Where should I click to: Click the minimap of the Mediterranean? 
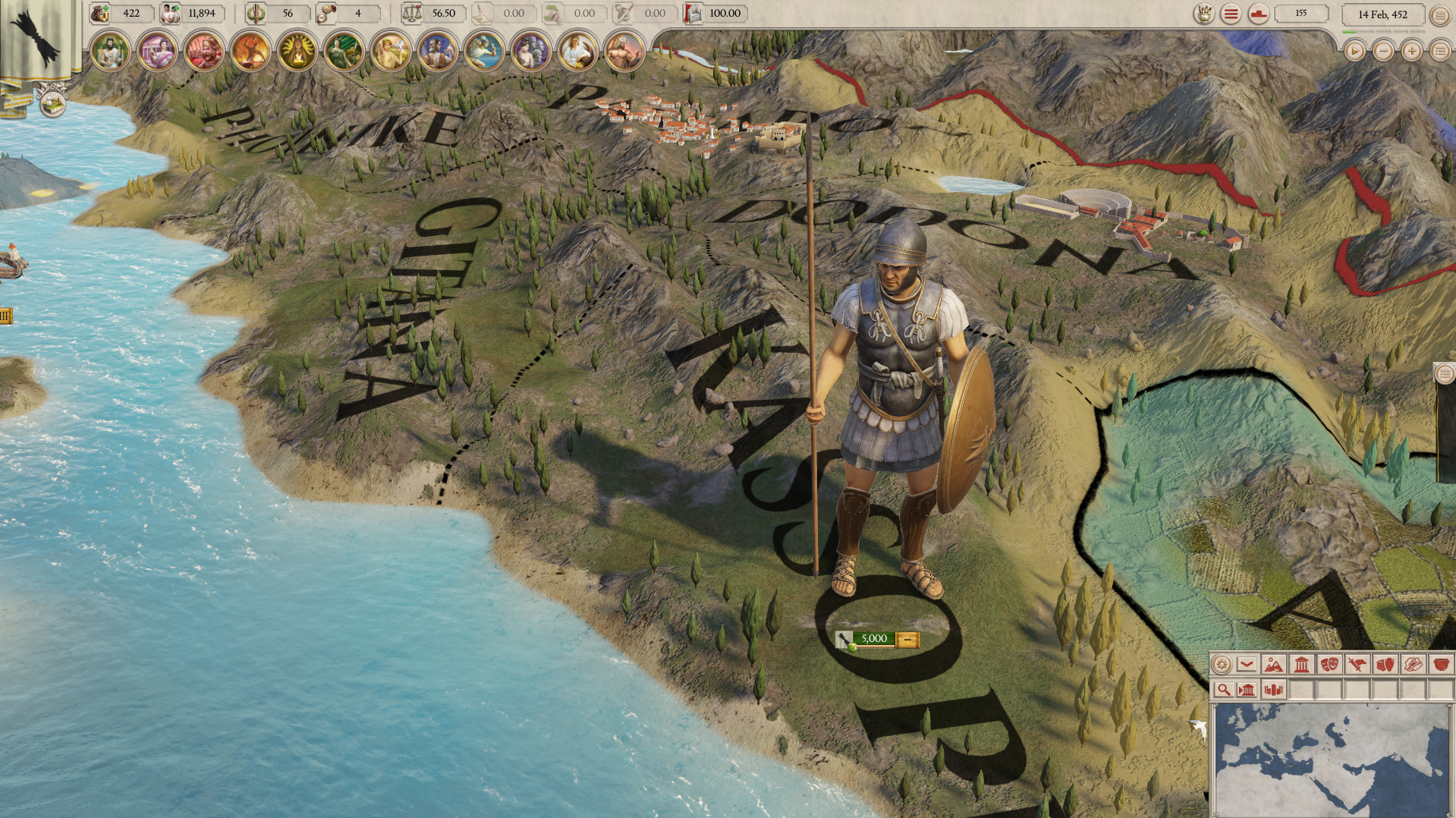tap(1335, 759)
